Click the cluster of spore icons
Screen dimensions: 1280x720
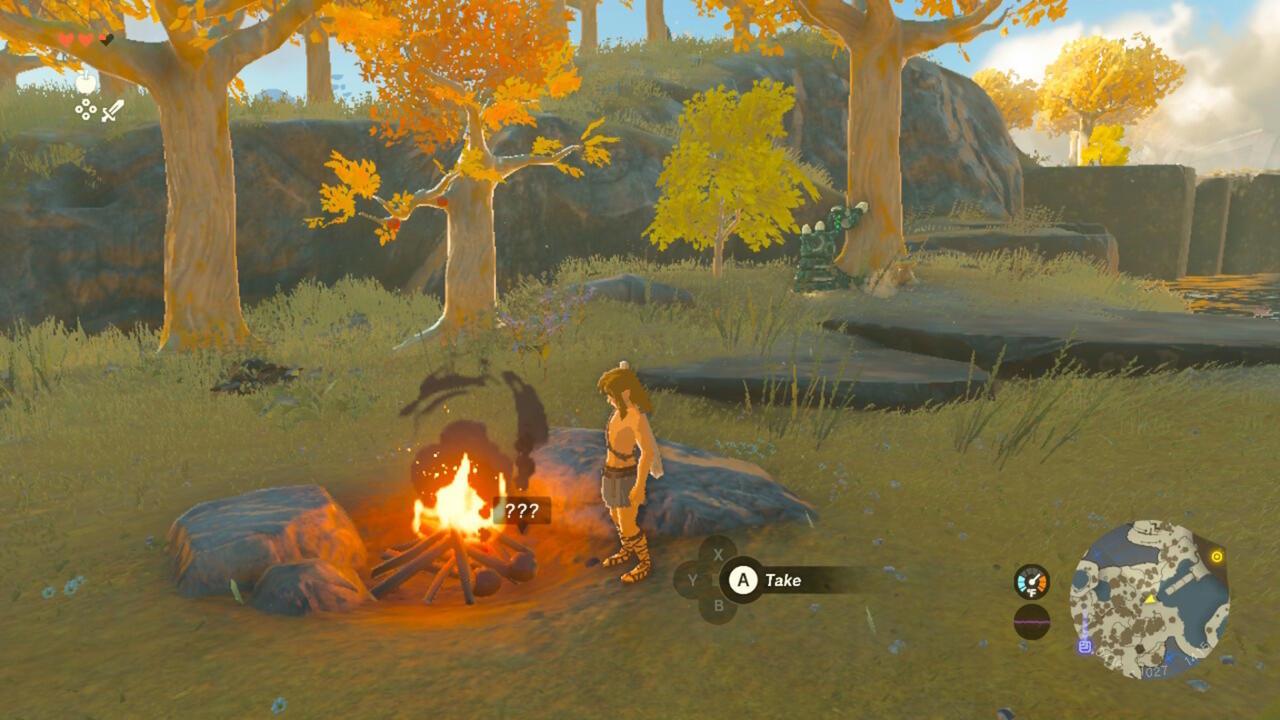coord(86,109)
